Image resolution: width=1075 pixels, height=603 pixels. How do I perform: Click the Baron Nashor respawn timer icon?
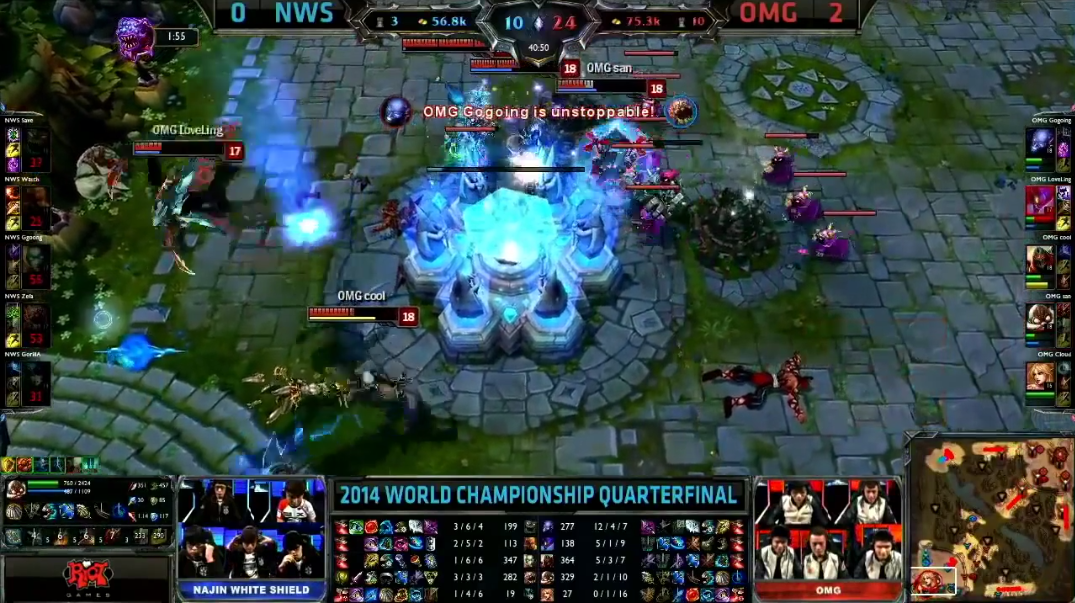point(136,39)
